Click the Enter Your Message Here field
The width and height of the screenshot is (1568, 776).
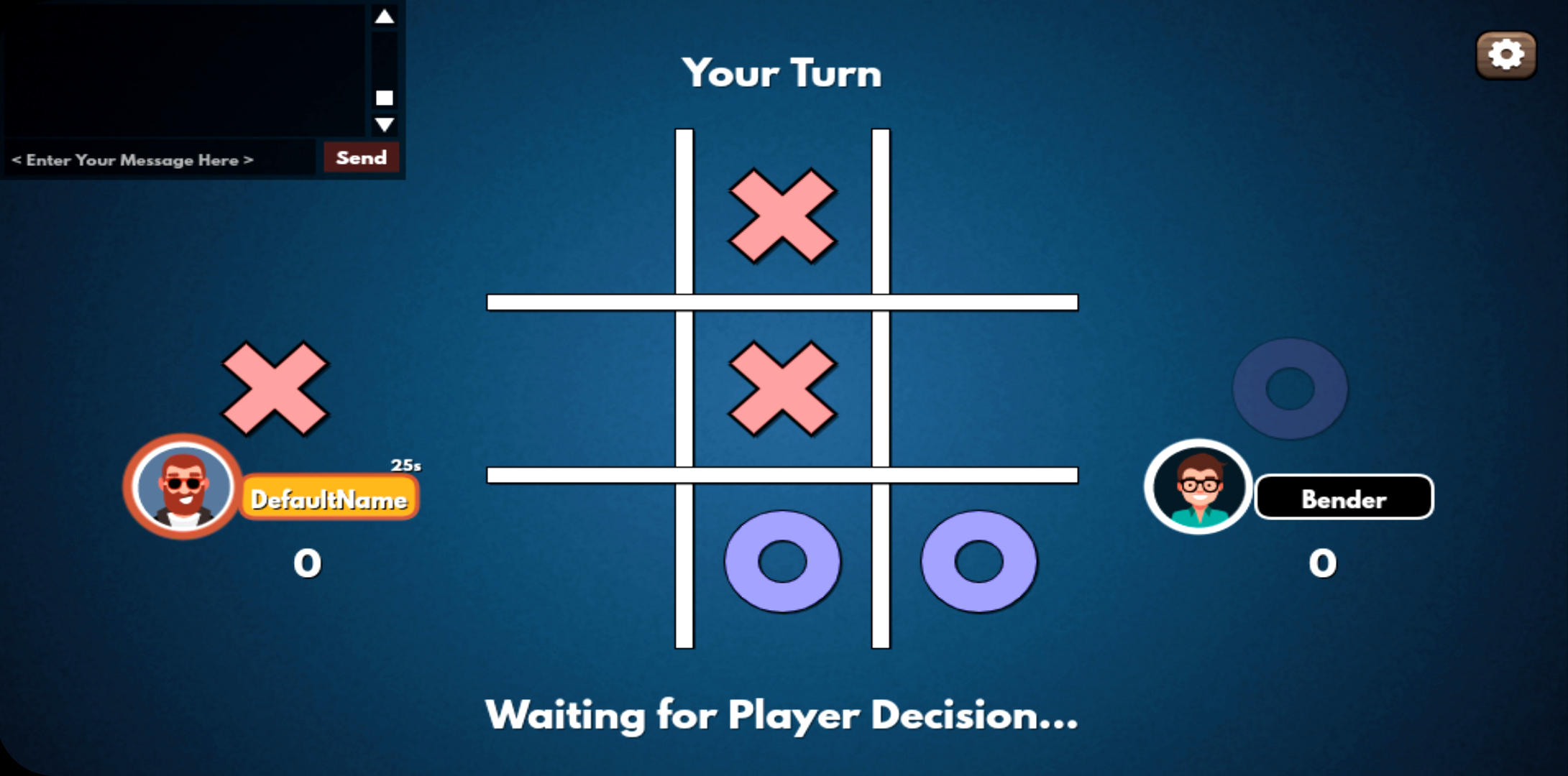pos(144,160)
